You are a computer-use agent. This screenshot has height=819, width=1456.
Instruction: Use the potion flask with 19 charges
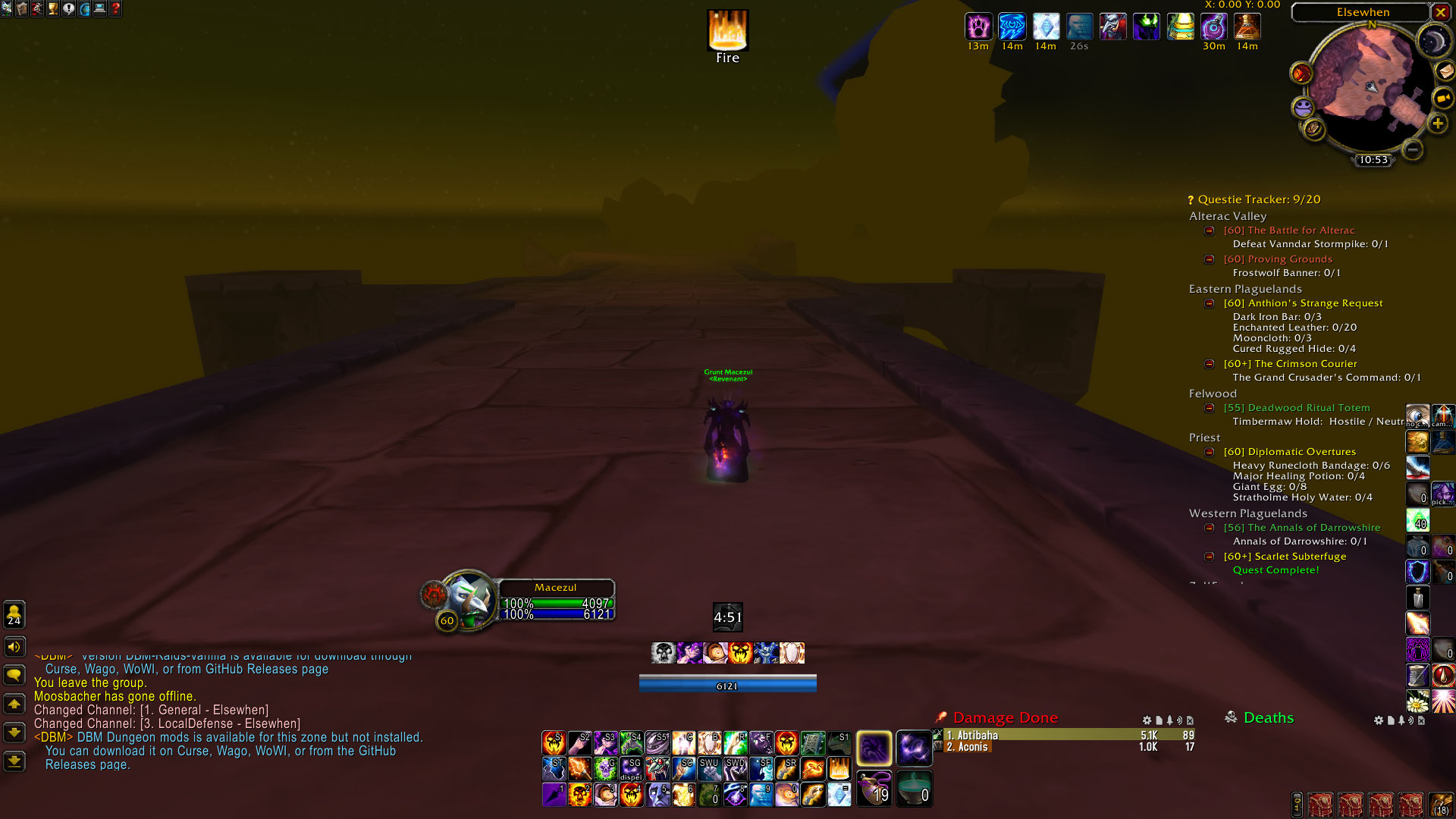pyautogui.click(x=874, y=788)
